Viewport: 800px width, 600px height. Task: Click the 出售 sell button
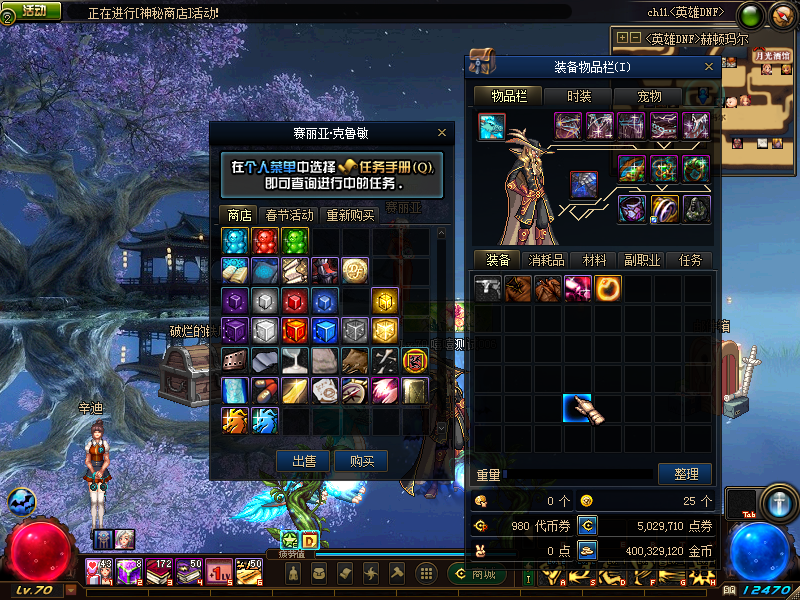pos(303,461)
